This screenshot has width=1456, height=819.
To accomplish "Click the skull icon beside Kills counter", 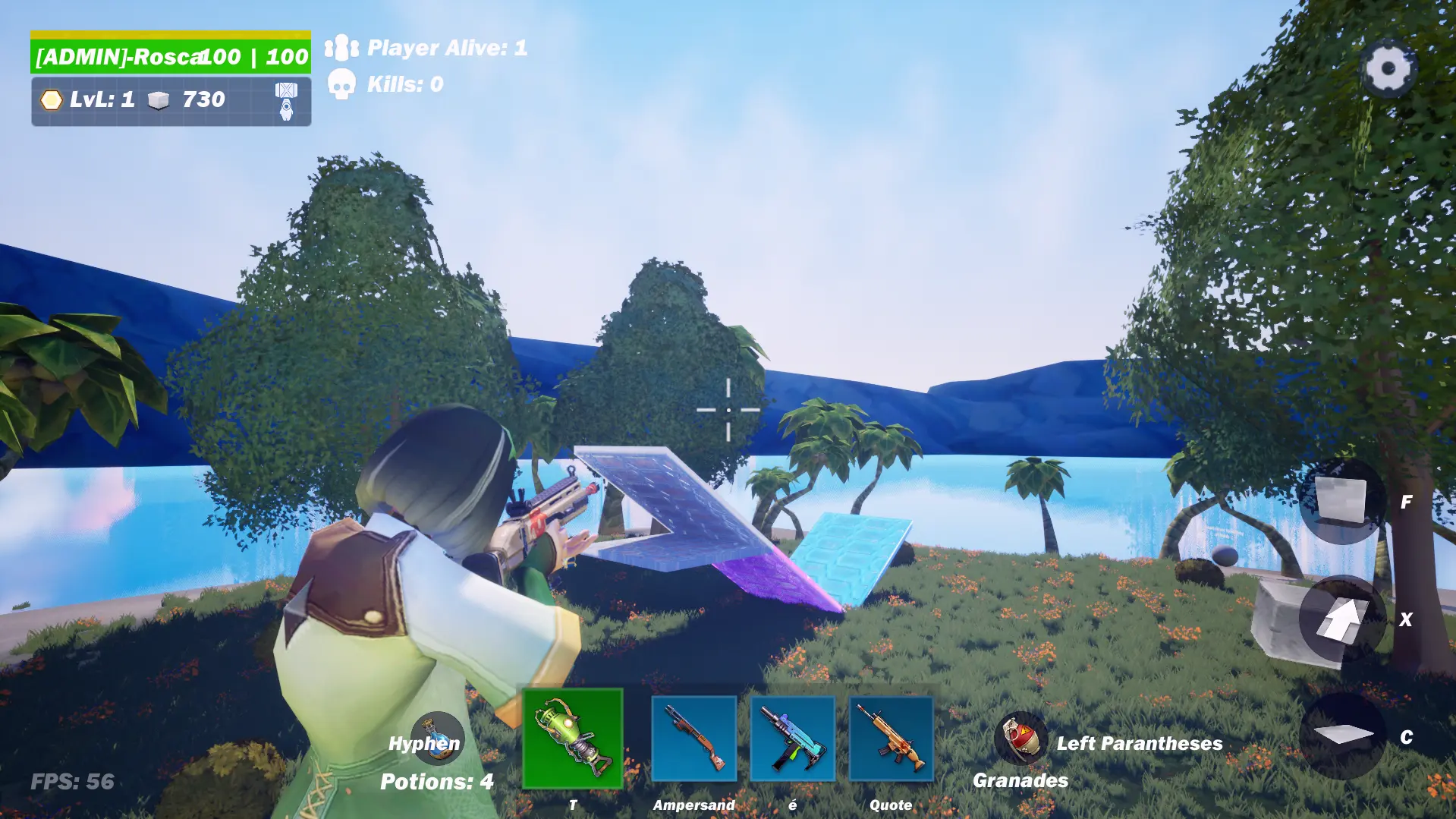I will pyautogui.click(x=342, y=83).
